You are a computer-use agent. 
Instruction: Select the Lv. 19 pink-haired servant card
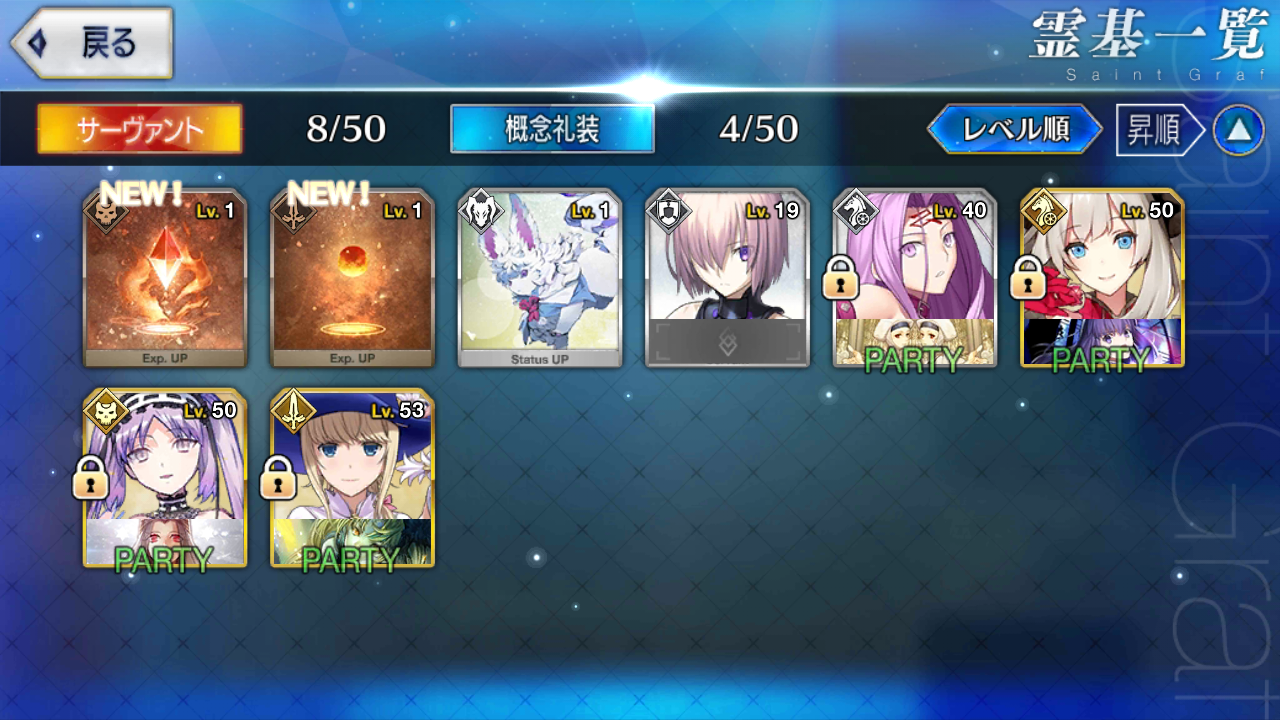click(727, 279)
